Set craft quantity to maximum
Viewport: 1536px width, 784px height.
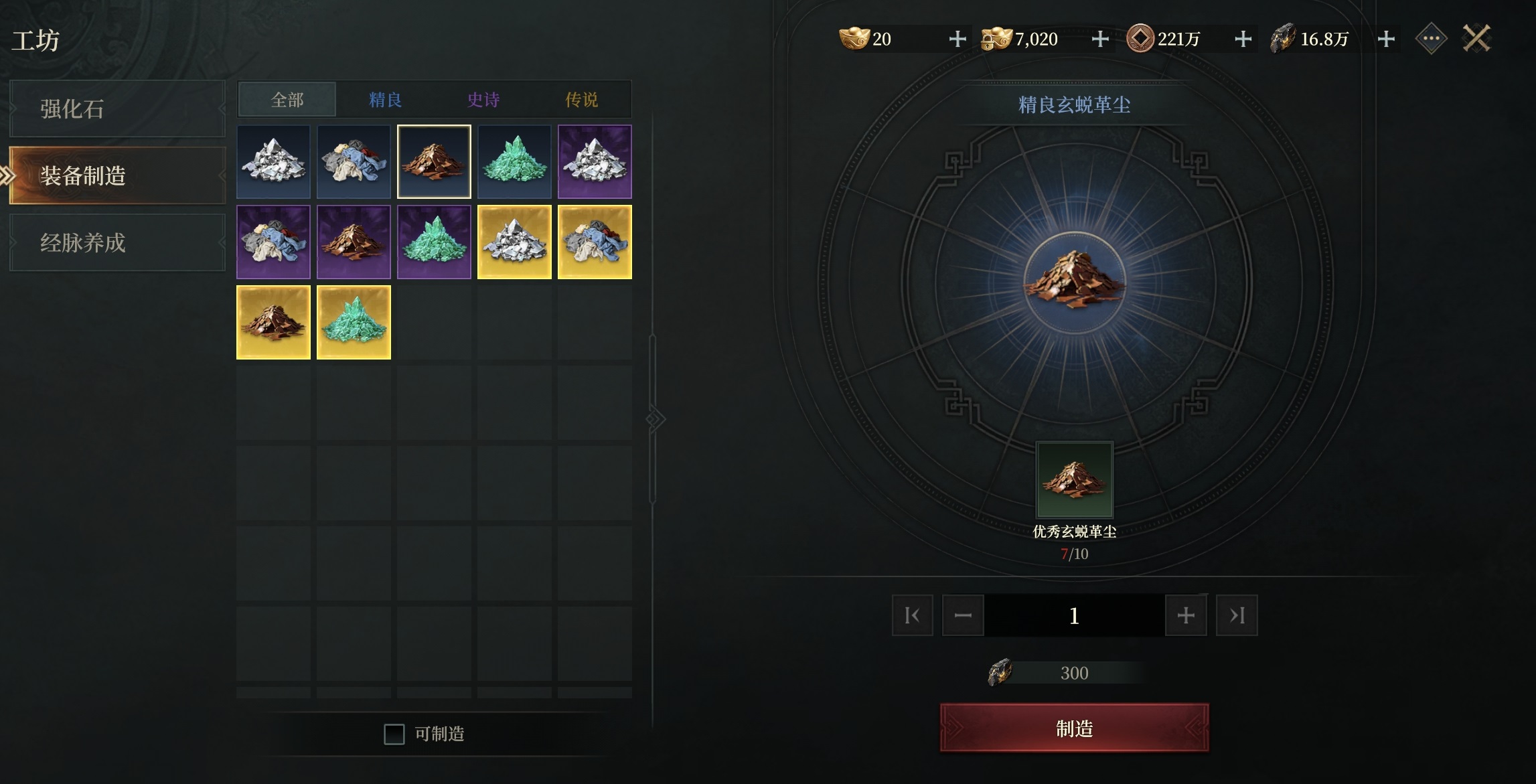1236,615
